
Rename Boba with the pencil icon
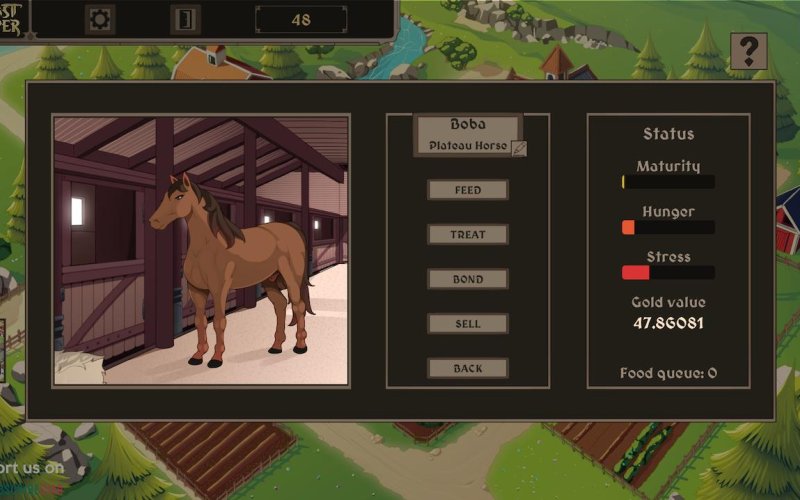coord(518,148)
